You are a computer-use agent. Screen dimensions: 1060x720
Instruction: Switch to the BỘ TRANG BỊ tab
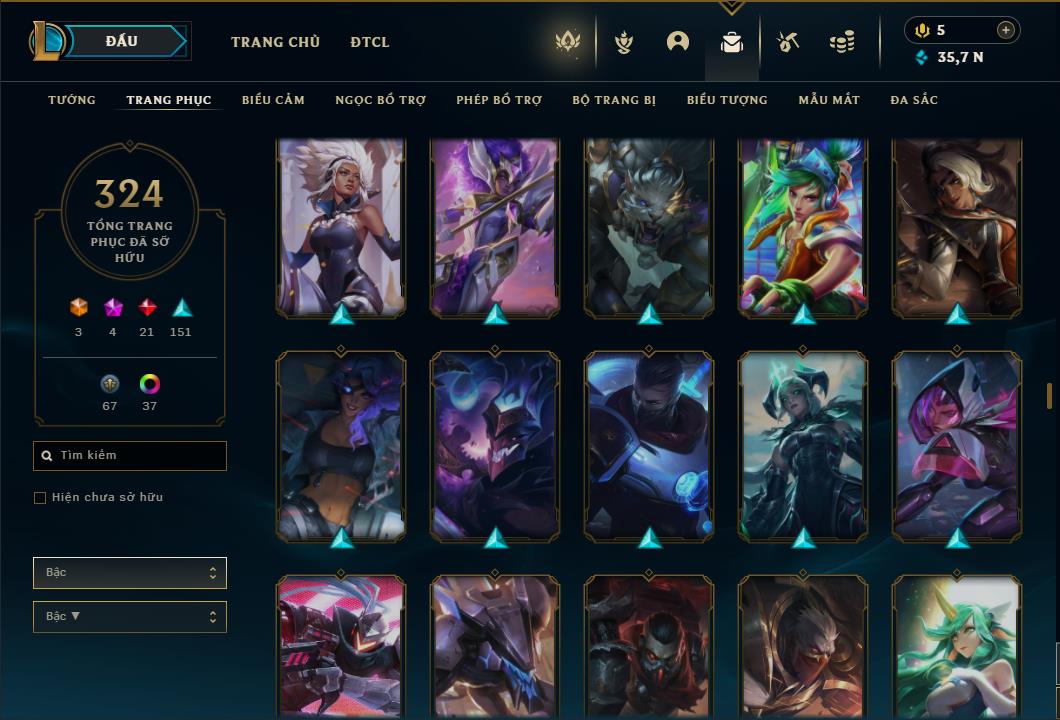pyautogui.click(x=614, y=100)
